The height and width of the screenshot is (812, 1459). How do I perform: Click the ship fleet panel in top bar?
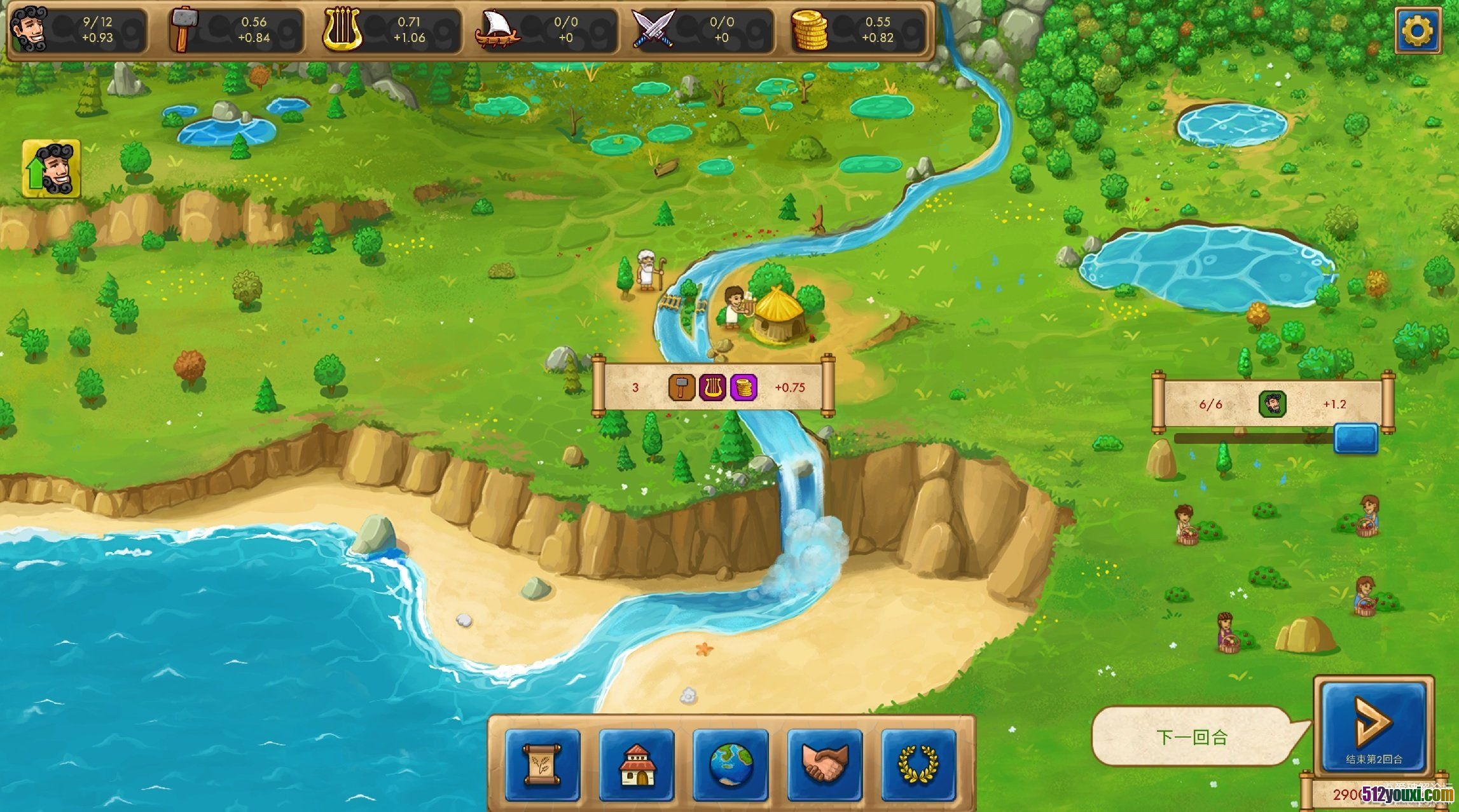(546, 30)
